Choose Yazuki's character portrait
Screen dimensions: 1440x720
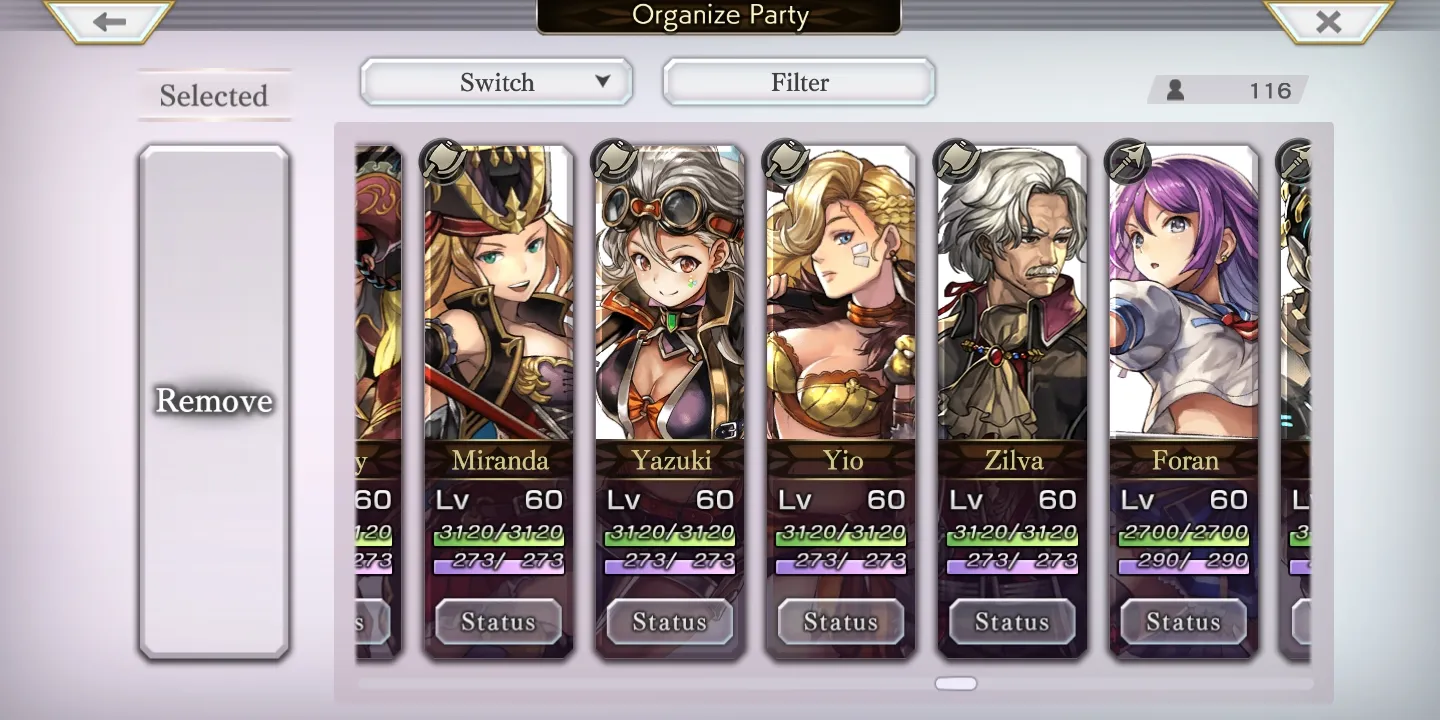pos(670,300)
